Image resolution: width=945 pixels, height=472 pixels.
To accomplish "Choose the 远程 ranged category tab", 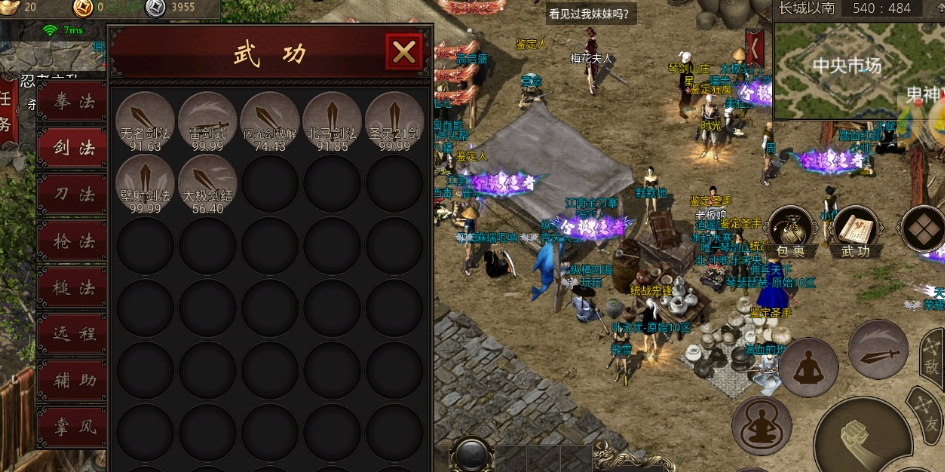I will pyautogui.click(x=73, y=334).
